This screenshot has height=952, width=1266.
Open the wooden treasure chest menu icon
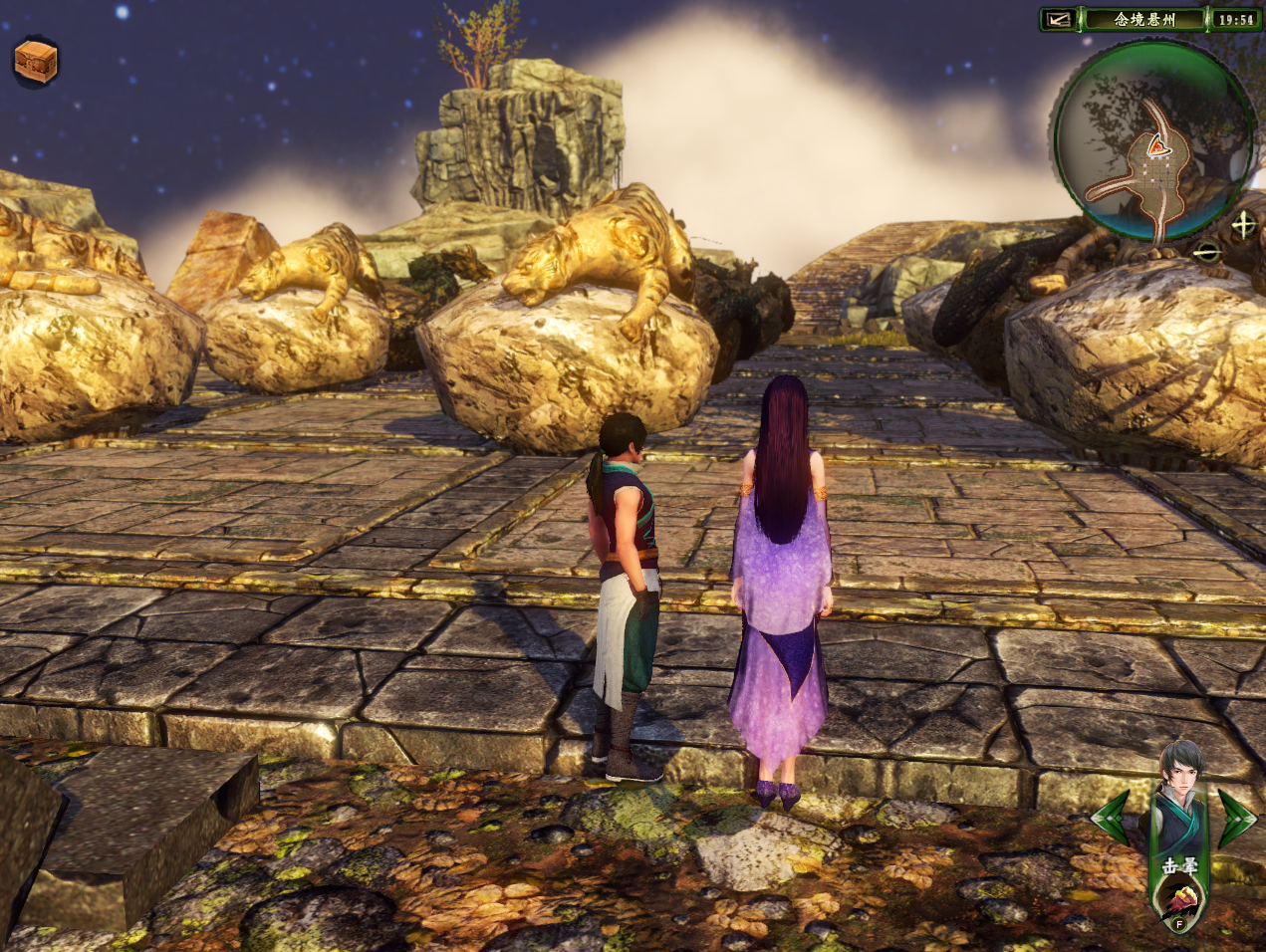[x=36, y=61]
